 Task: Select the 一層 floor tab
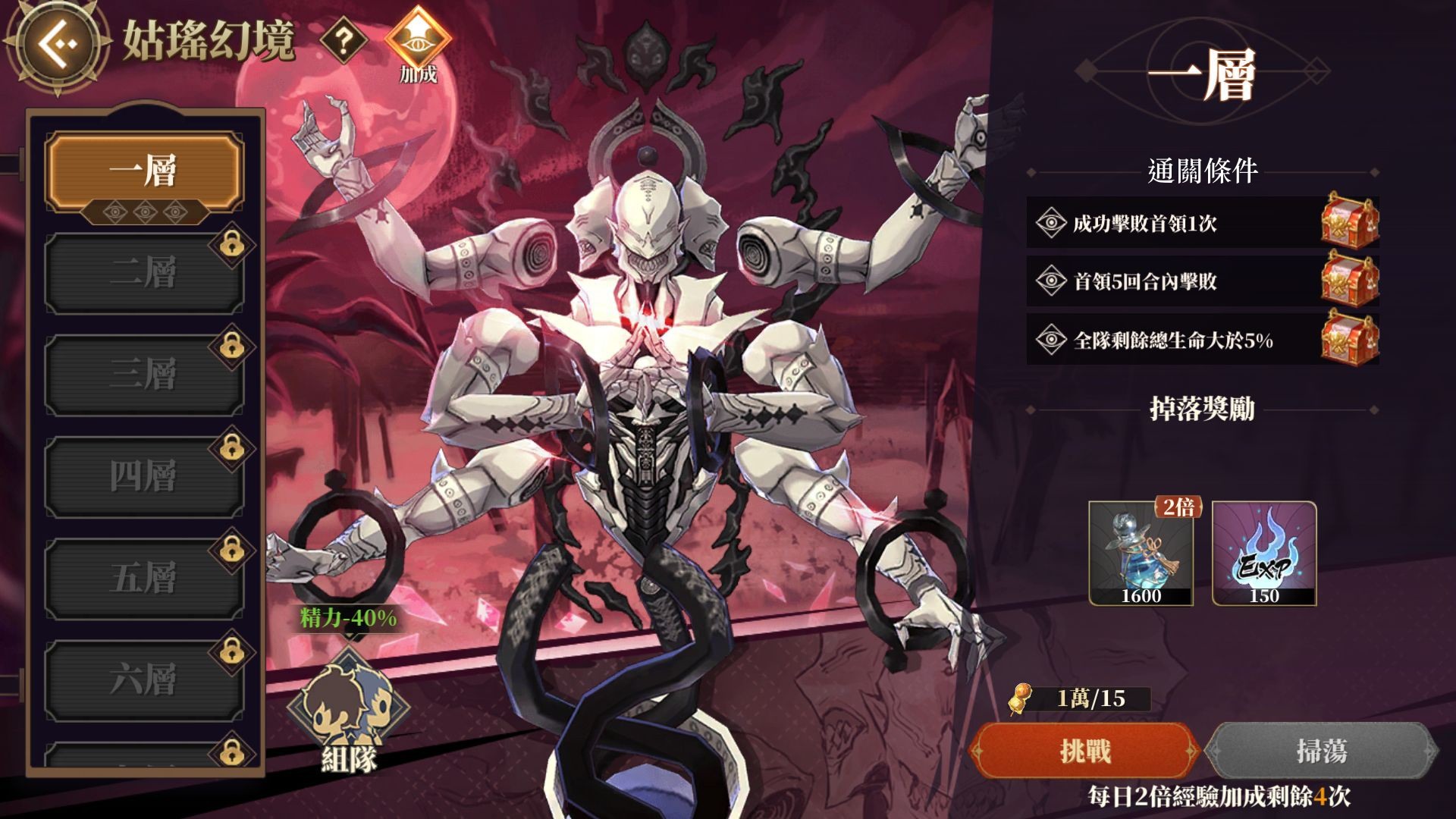click(x=144, y=170)
